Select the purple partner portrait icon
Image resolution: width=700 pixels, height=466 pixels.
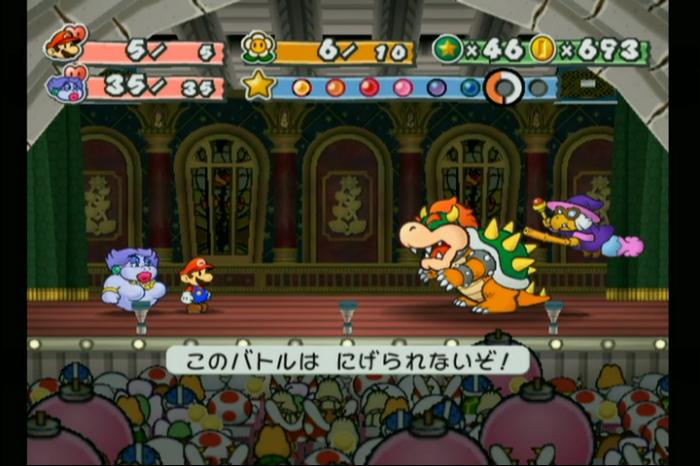click(67, 84)
